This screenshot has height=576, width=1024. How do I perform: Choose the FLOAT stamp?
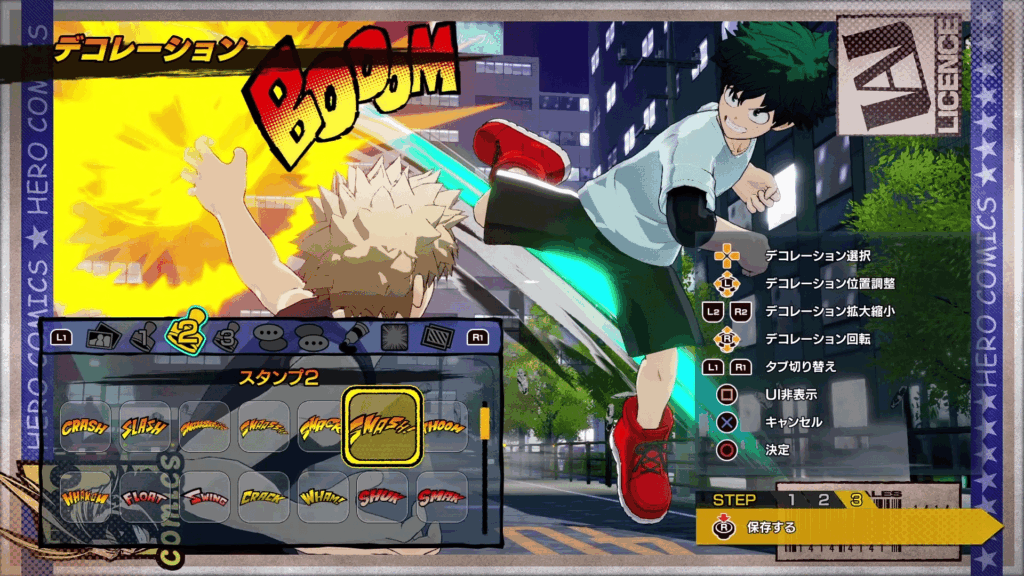tap(145, 497)
